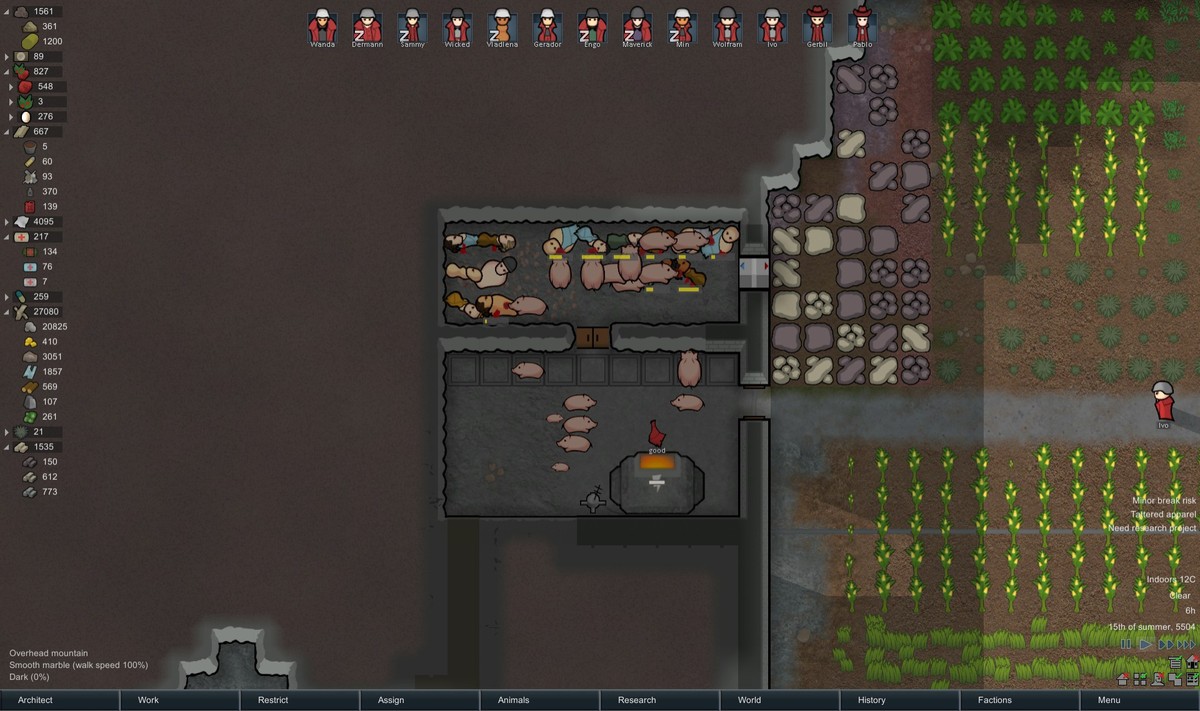
Task: Show the Animals tab
Action: [x=514, y=700]
